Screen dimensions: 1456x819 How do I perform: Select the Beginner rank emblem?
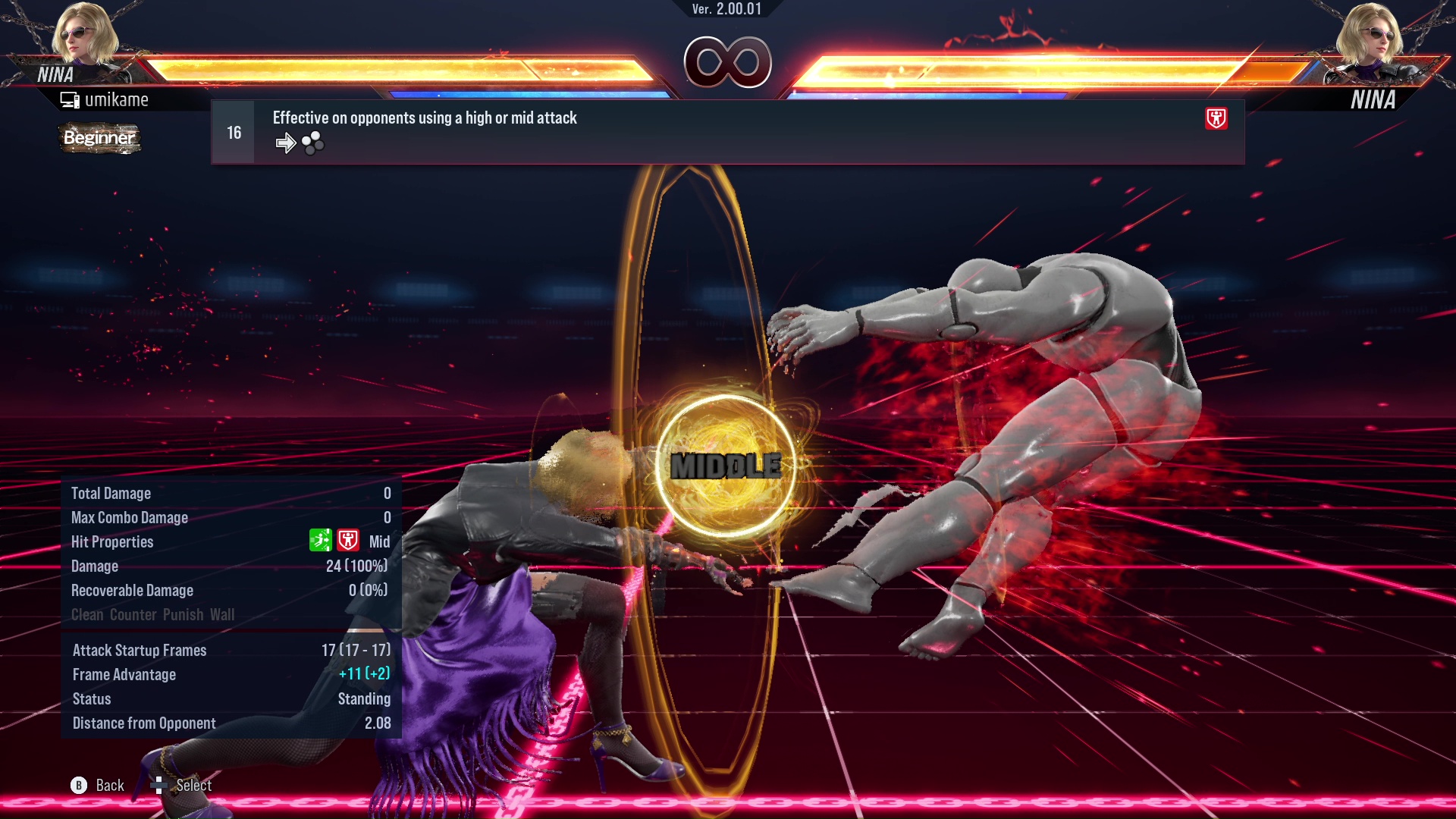coord(99,139)
